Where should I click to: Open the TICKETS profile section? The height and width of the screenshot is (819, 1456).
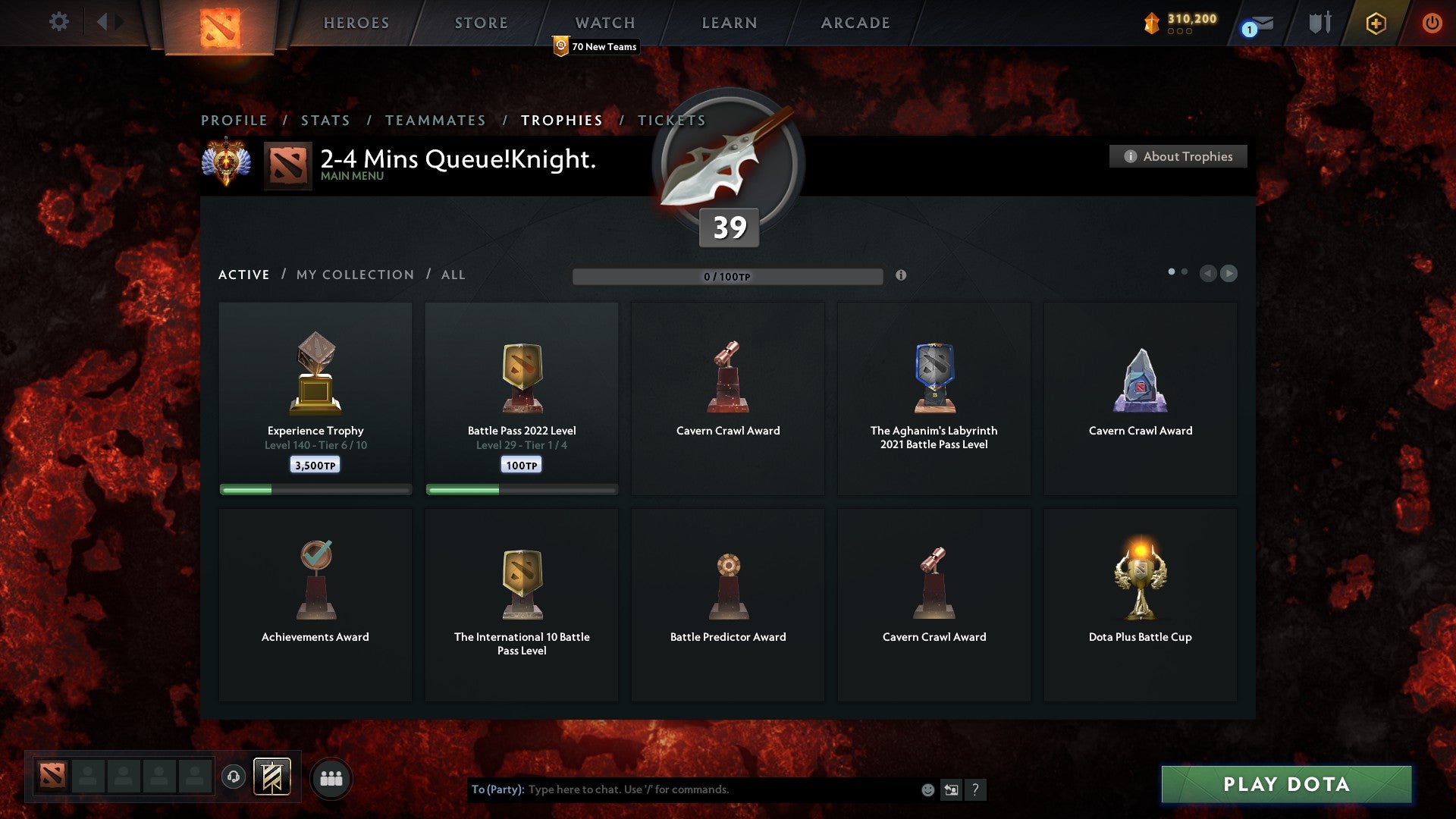tap(671, 120)
